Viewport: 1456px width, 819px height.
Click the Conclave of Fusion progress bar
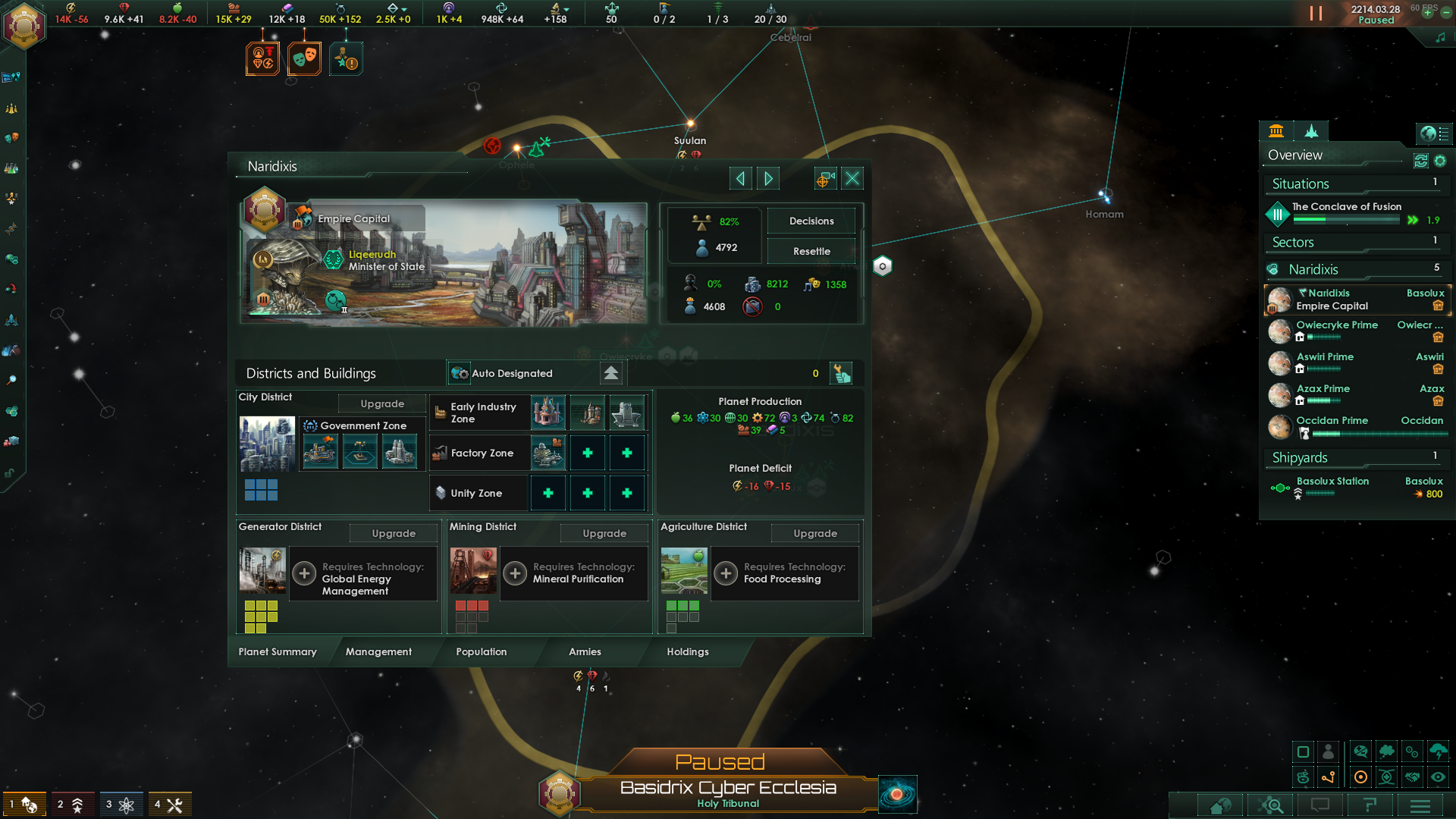(1346, 220)
